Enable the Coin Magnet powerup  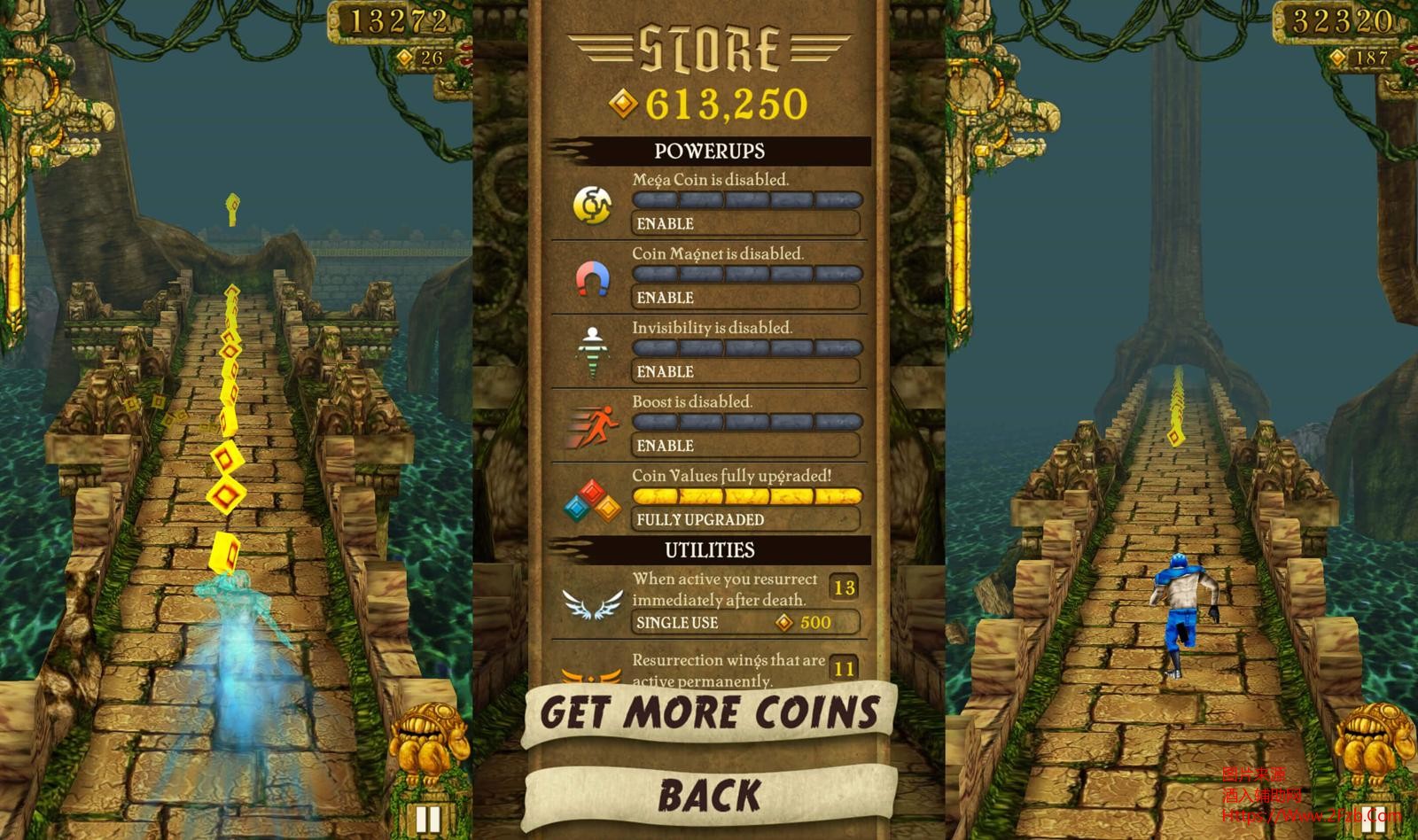tap(745, 298)
